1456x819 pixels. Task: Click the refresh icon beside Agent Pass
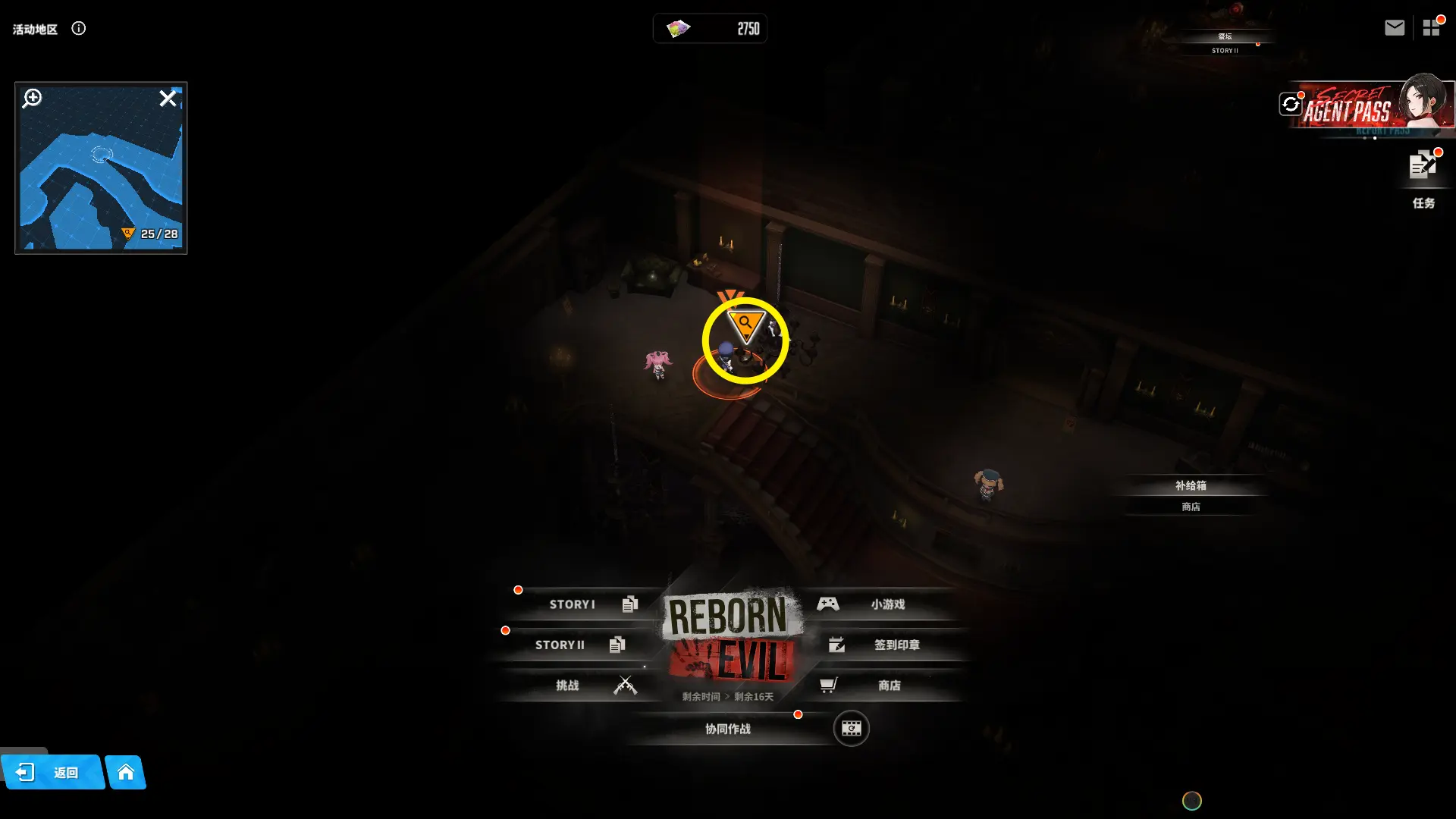(1291, 104)
